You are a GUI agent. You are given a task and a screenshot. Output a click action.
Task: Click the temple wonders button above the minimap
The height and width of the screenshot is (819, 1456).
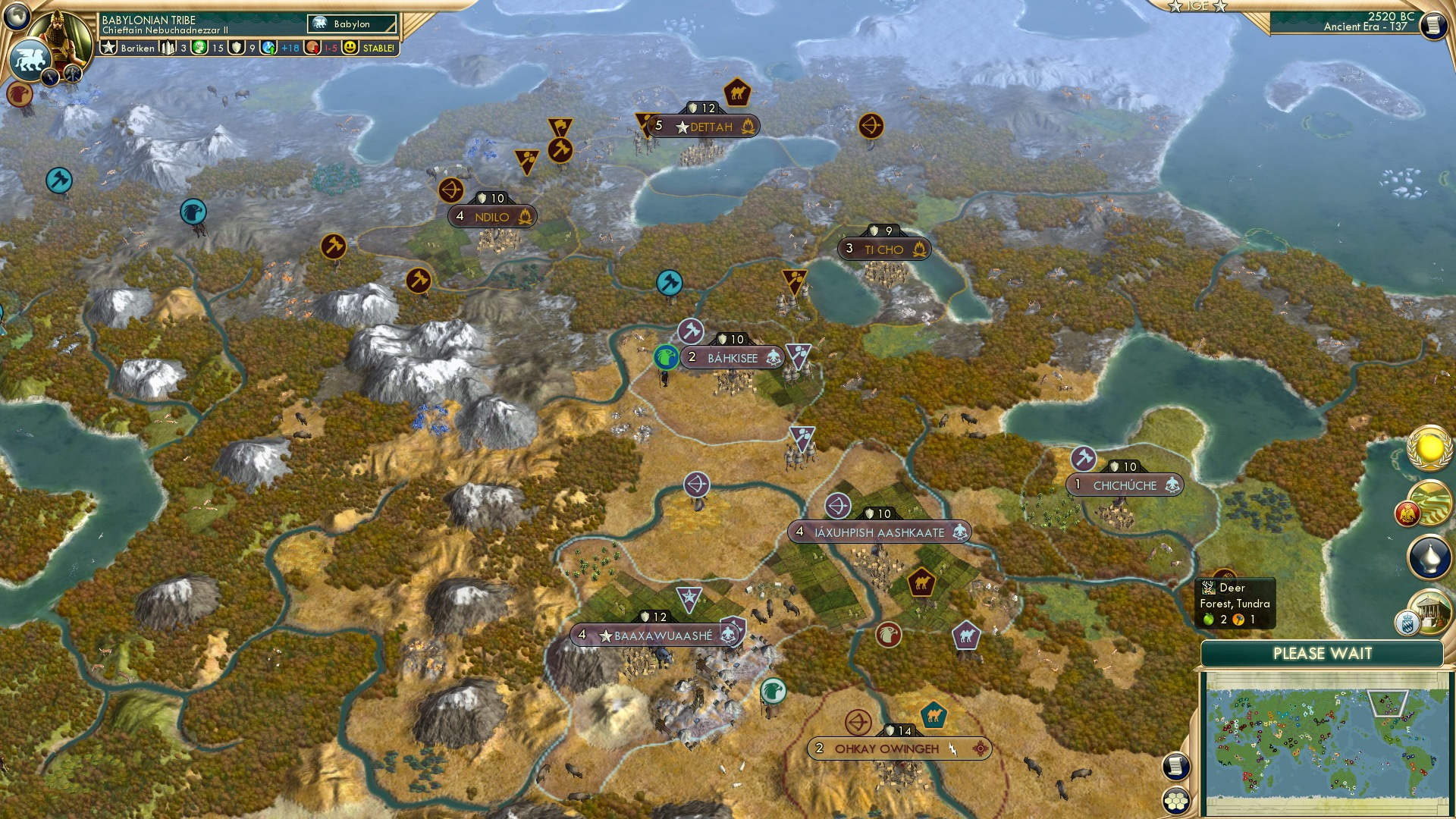click(x=1429, y=609)
